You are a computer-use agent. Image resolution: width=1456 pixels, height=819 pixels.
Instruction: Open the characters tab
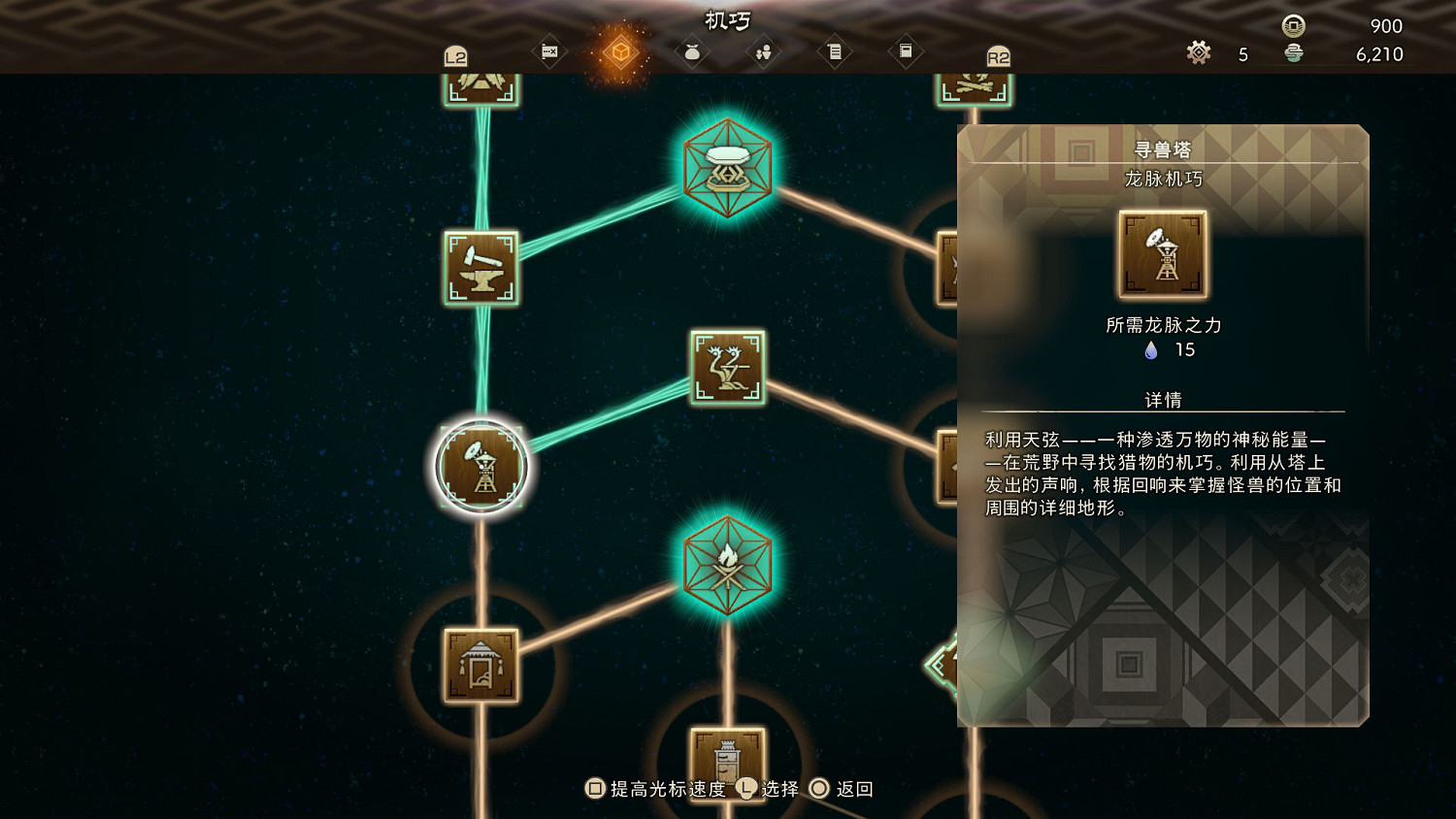[762, 53]
